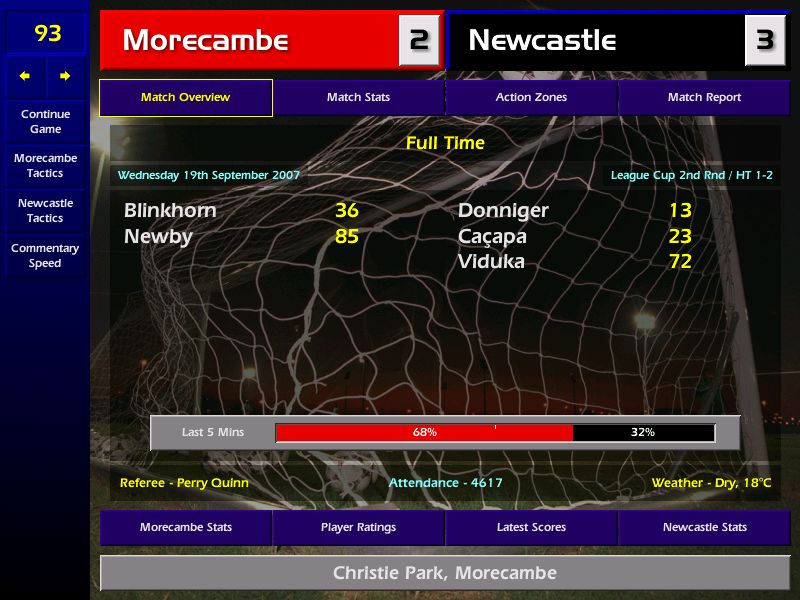Select the Newcastle team name header
This screenshot has width=800, height=600.
542,41
